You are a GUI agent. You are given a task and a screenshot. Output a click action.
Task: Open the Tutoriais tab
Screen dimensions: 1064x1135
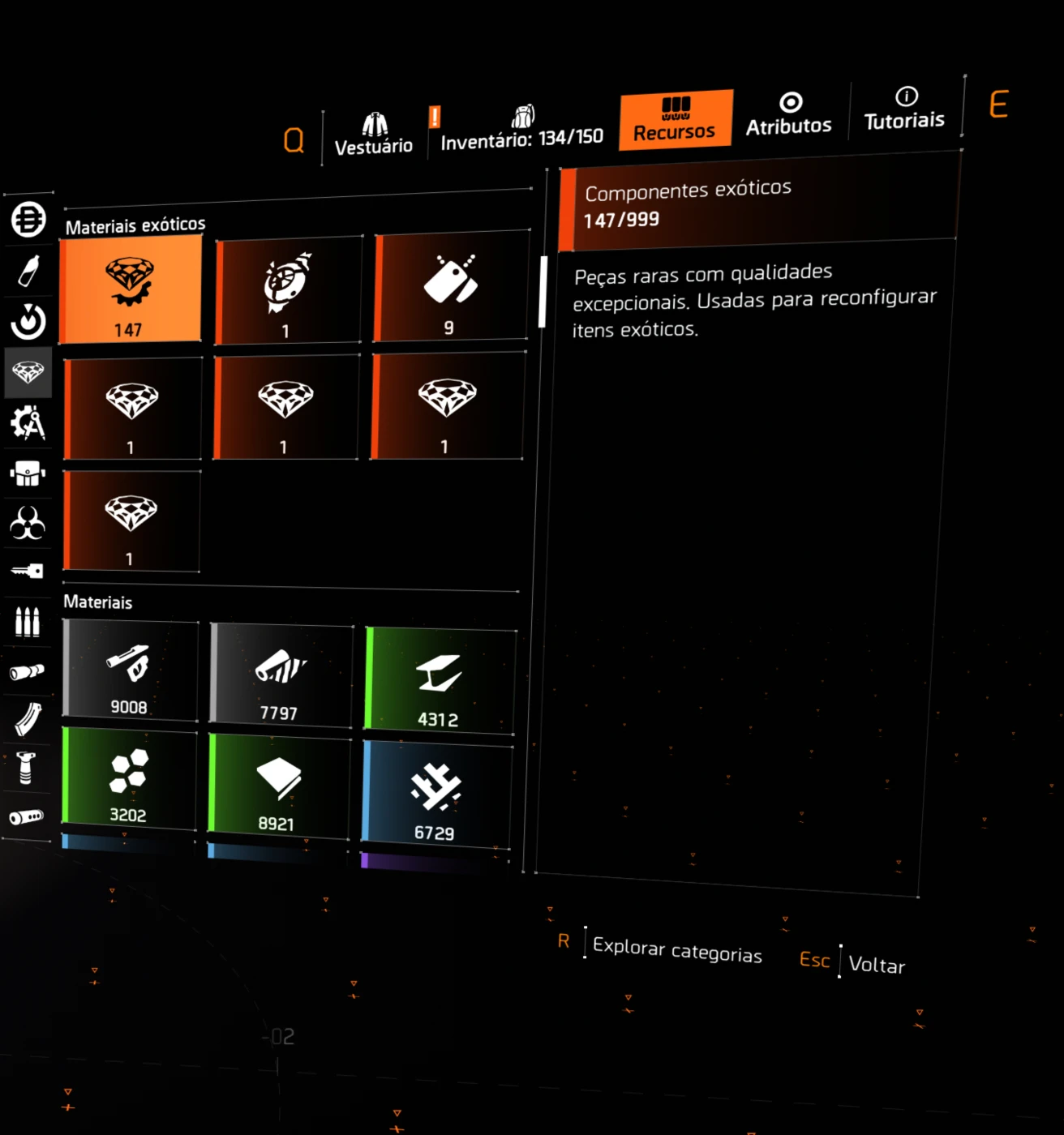coord(904,109)
